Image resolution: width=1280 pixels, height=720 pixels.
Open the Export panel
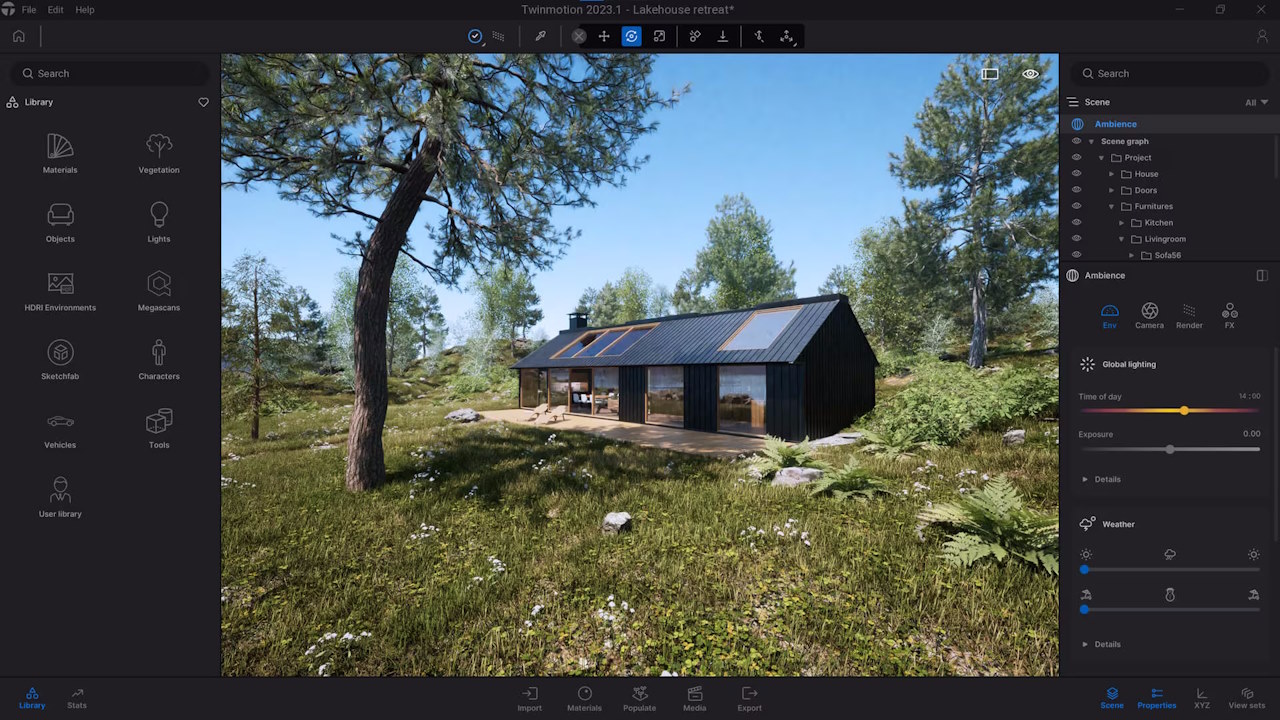click(749, 699)
